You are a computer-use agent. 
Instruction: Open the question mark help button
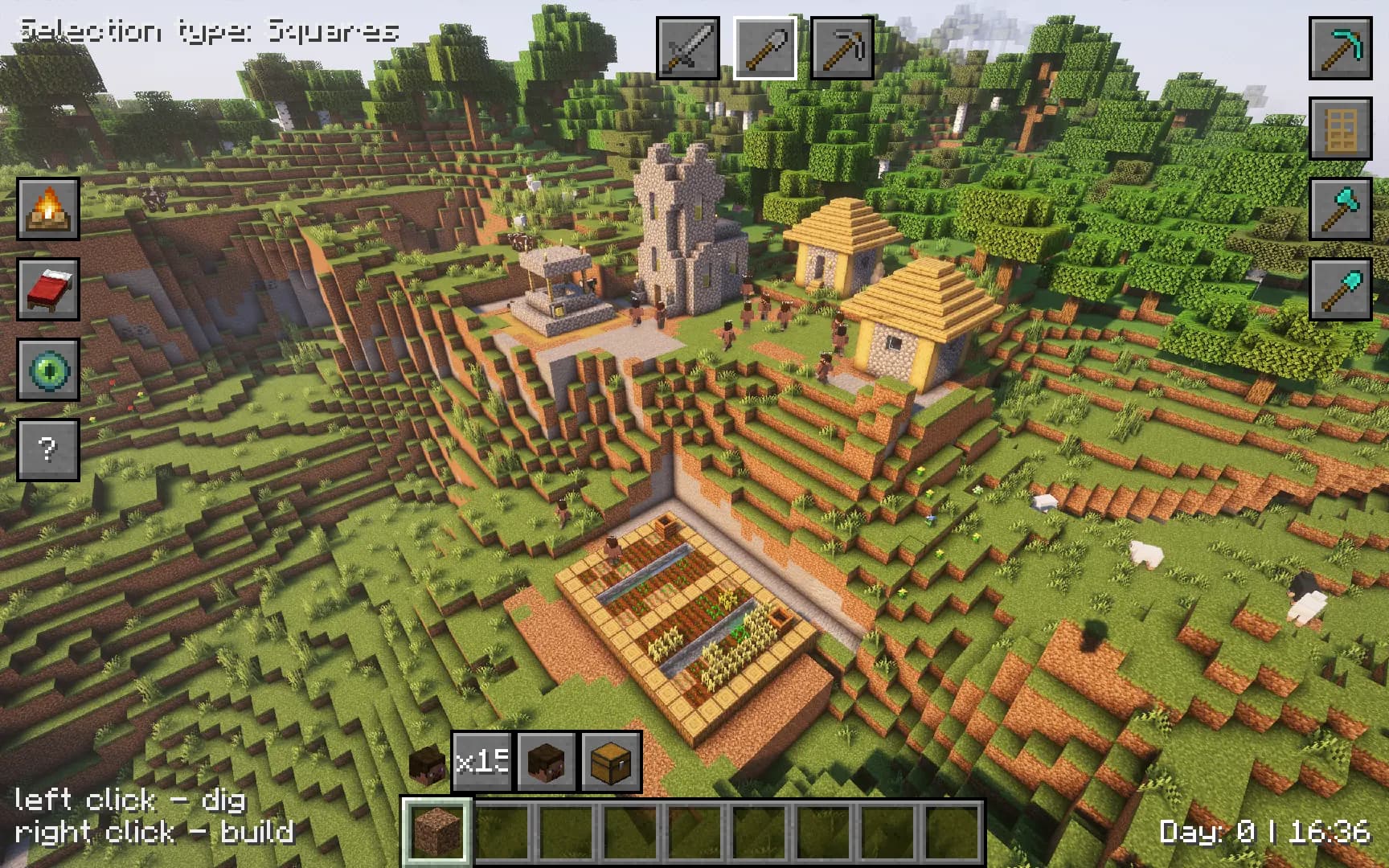48,449
